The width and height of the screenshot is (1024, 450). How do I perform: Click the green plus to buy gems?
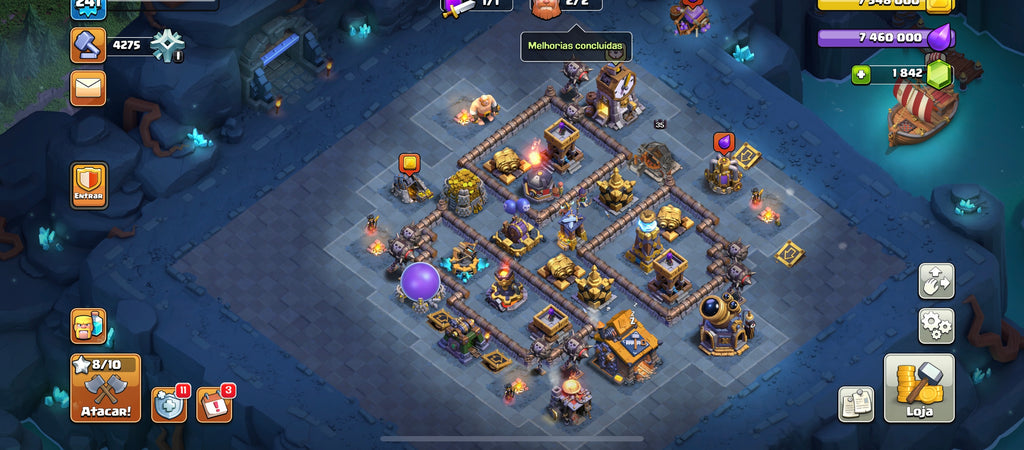[861, 74]
